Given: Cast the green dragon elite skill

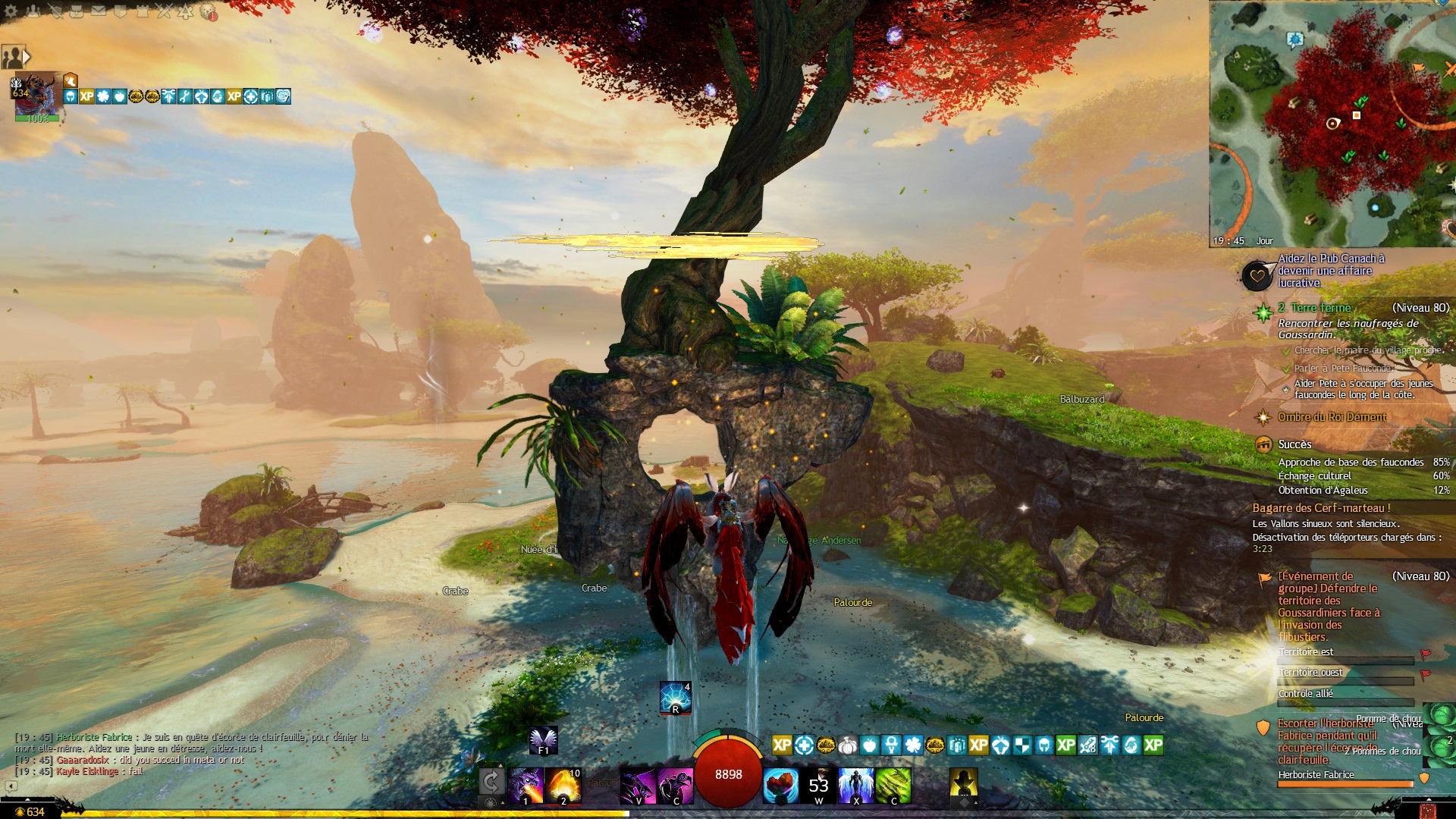Looking at the screenshot, I should click(893, 785).
